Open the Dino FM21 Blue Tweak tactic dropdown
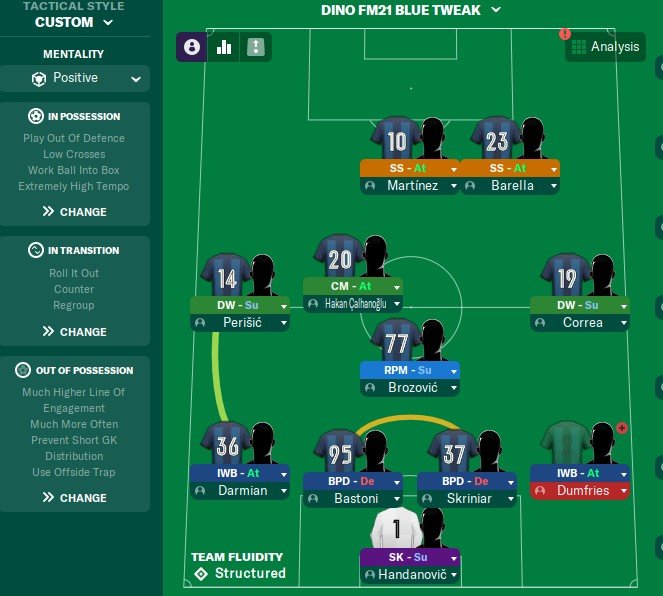The width and height of the screenshot is (663, 596). point(410,10)
